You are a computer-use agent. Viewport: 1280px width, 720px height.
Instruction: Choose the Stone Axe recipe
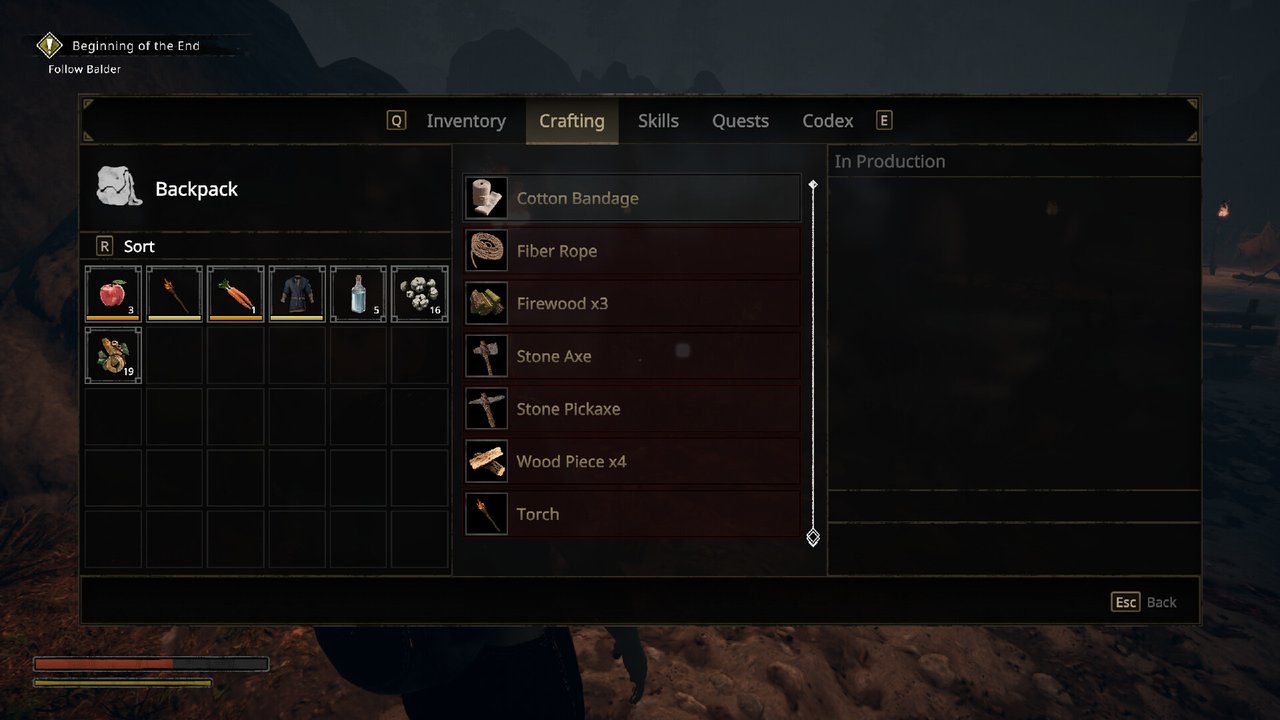(x=632, y=356)
